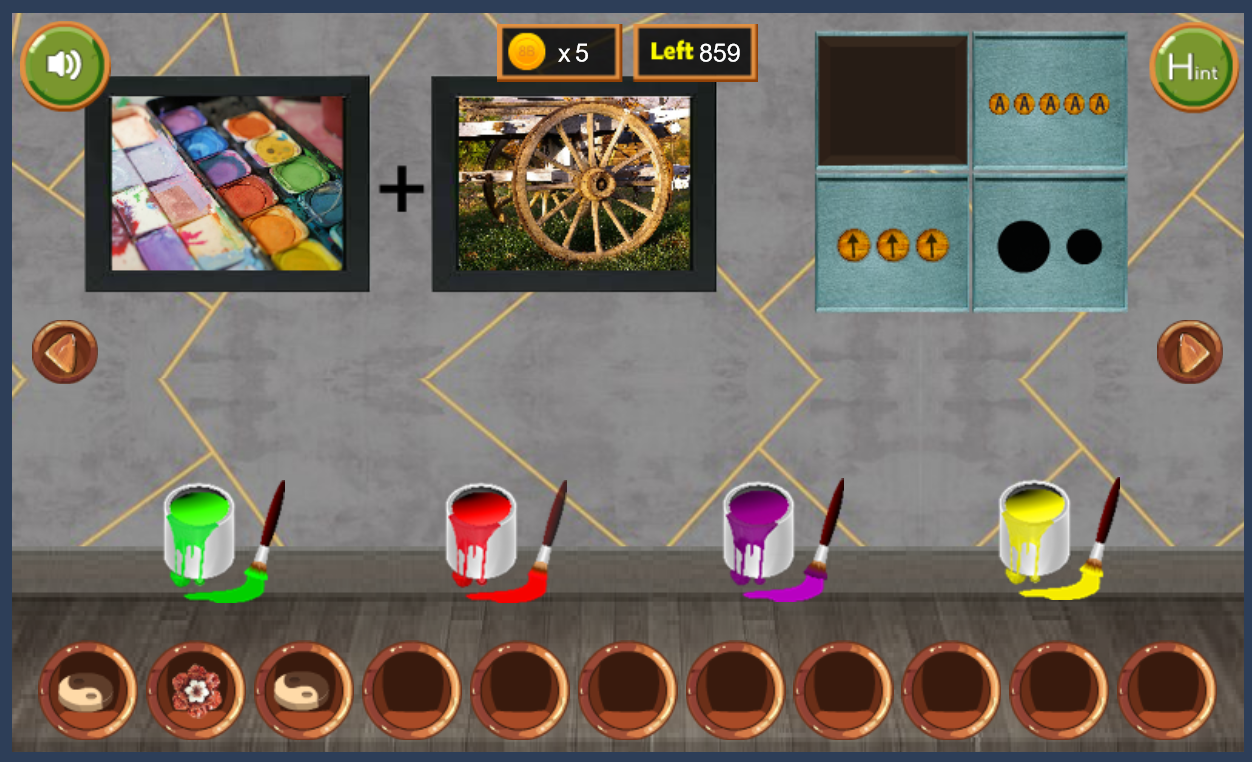This screenshot has width=1252, height=762.
Task: Open the Hint button
Action: 1193,67
